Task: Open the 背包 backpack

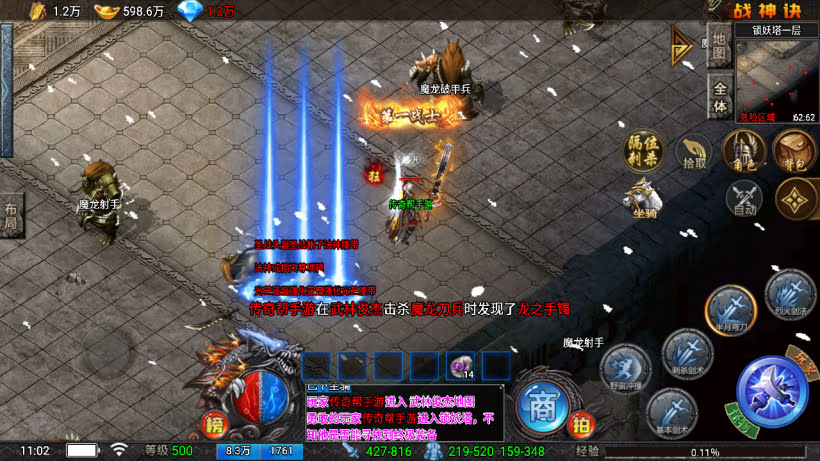Action: (795, 151)
